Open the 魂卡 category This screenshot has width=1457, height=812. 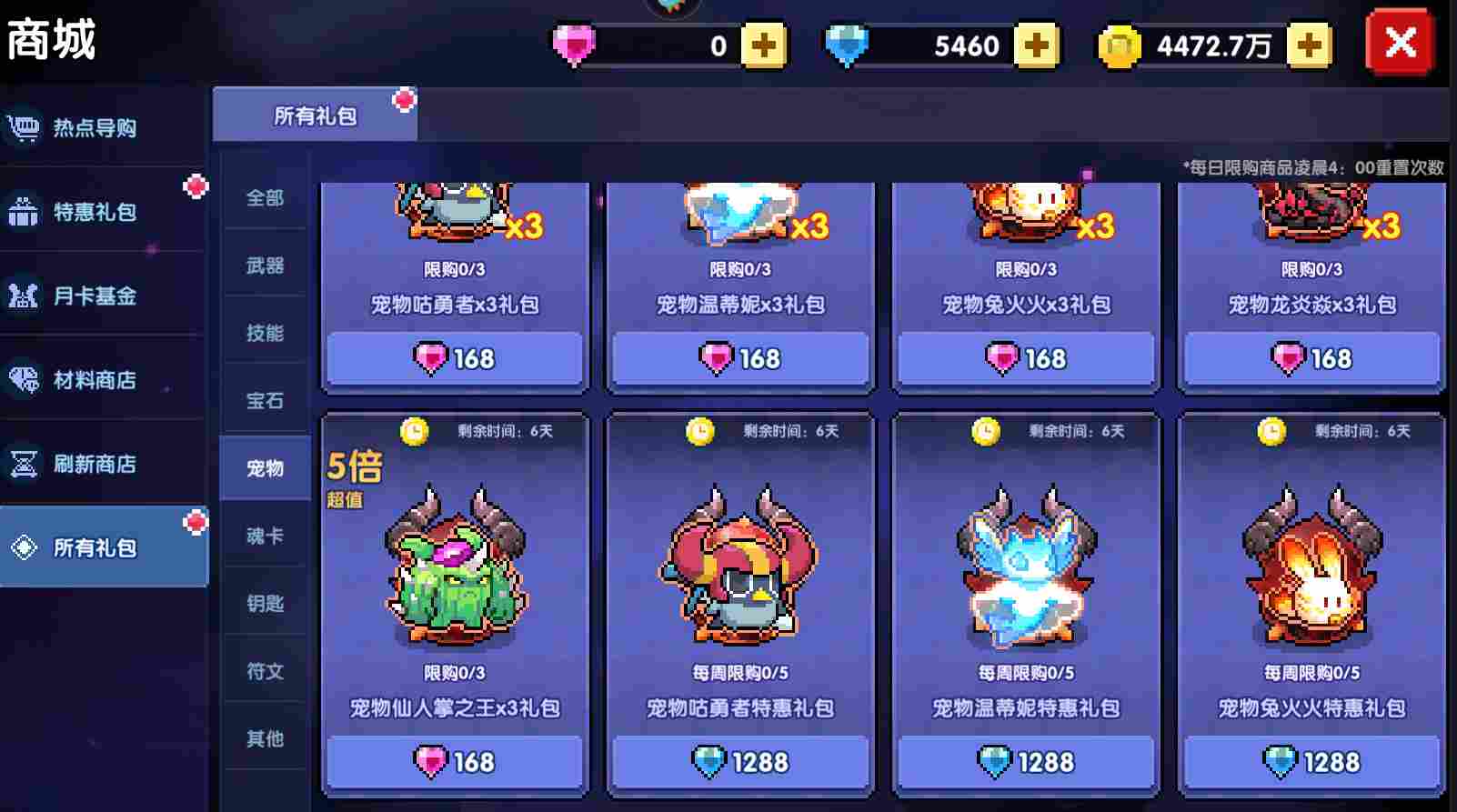[x=264, y=536]
